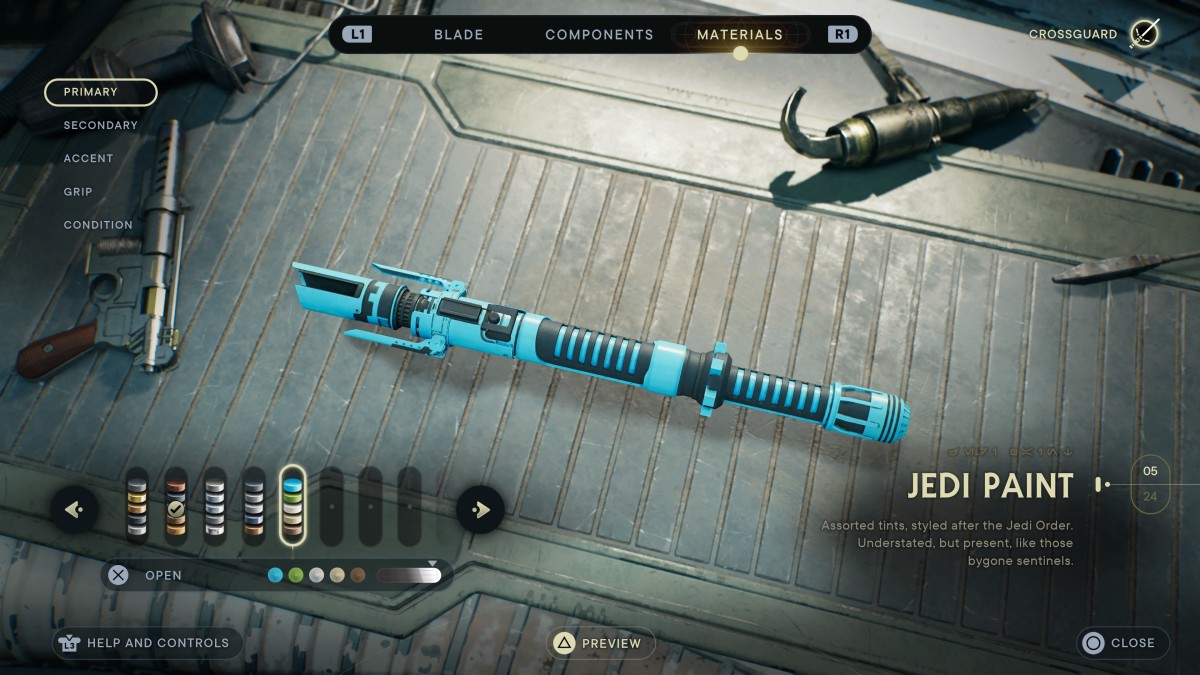Open the Condition category
1200x675 pixels.
coord(98,225)
